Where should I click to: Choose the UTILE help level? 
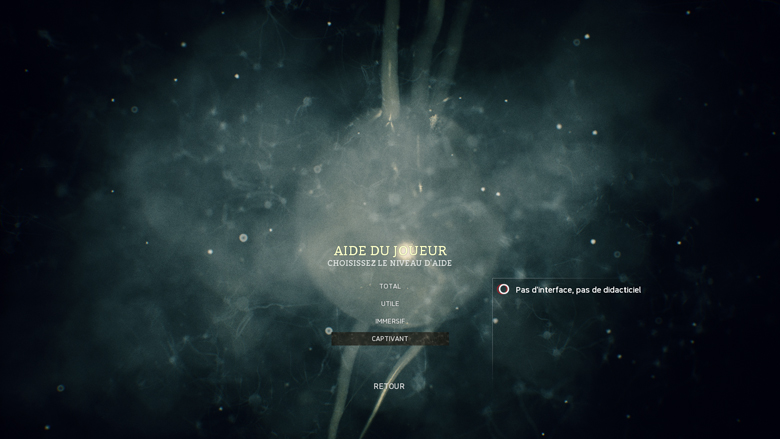390,304
